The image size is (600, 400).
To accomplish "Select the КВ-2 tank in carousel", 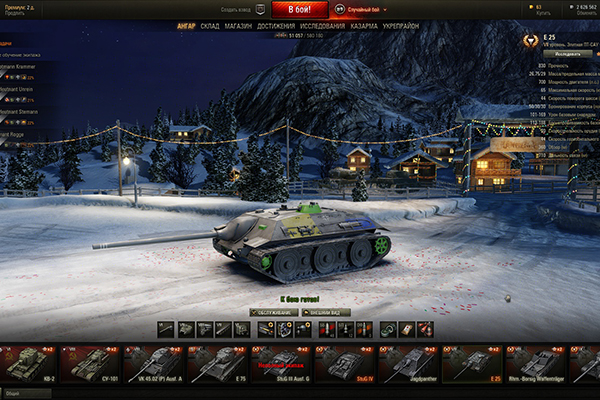I will (x=28, y=364).
